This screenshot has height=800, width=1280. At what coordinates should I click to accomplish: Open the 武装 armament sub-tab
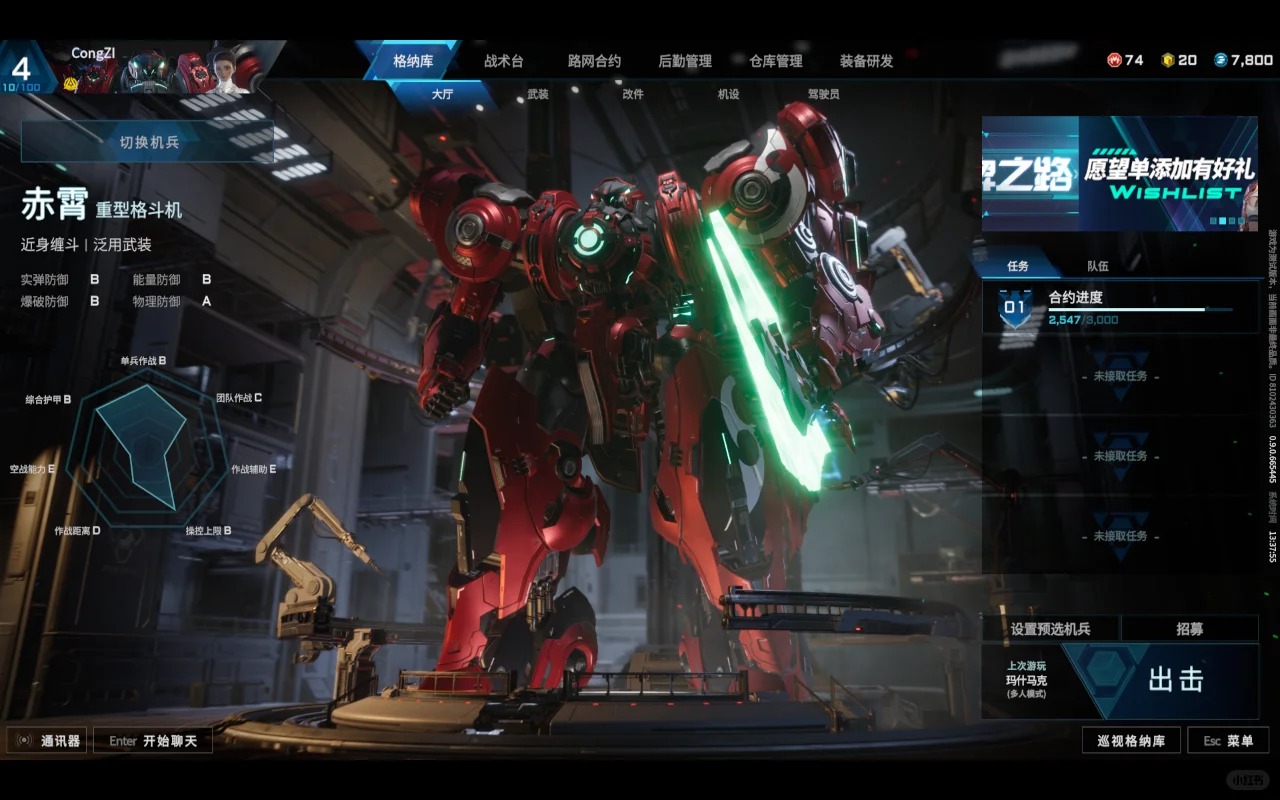(x=538, y=94)
